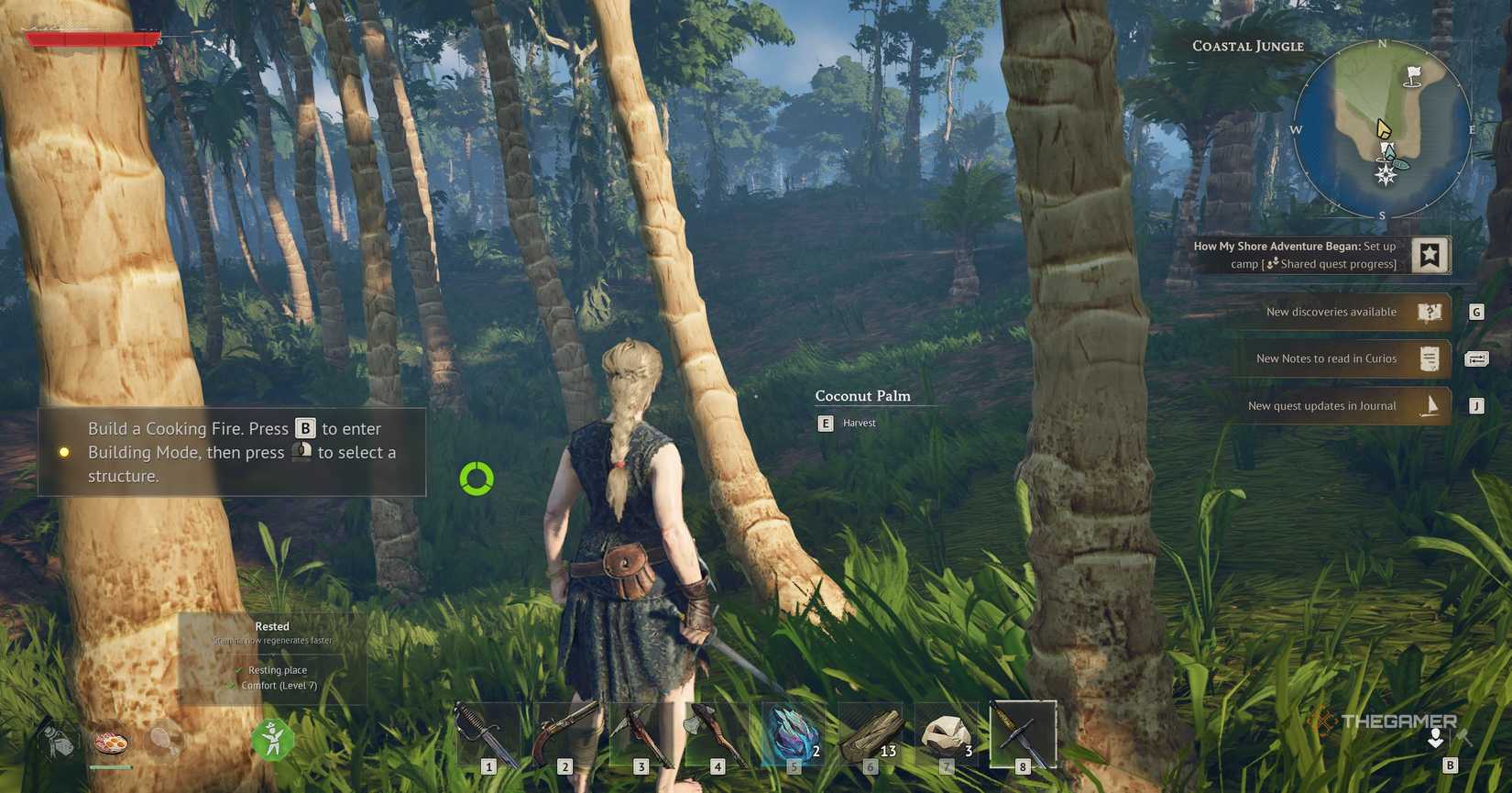
Task: Equip the crossbow in hotbar slot 3
Action: coord(640,733)
